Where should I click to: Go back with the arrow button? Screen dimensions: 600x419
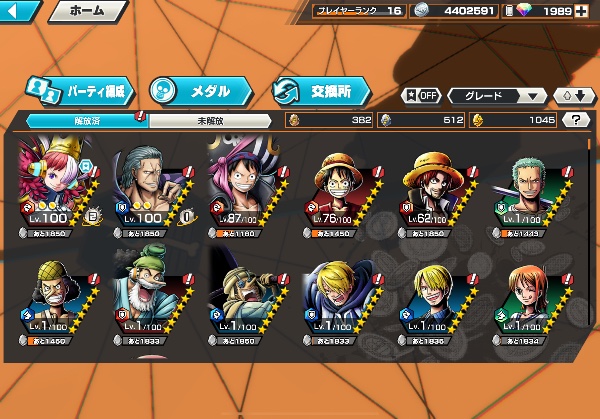(x=21, y=12)
